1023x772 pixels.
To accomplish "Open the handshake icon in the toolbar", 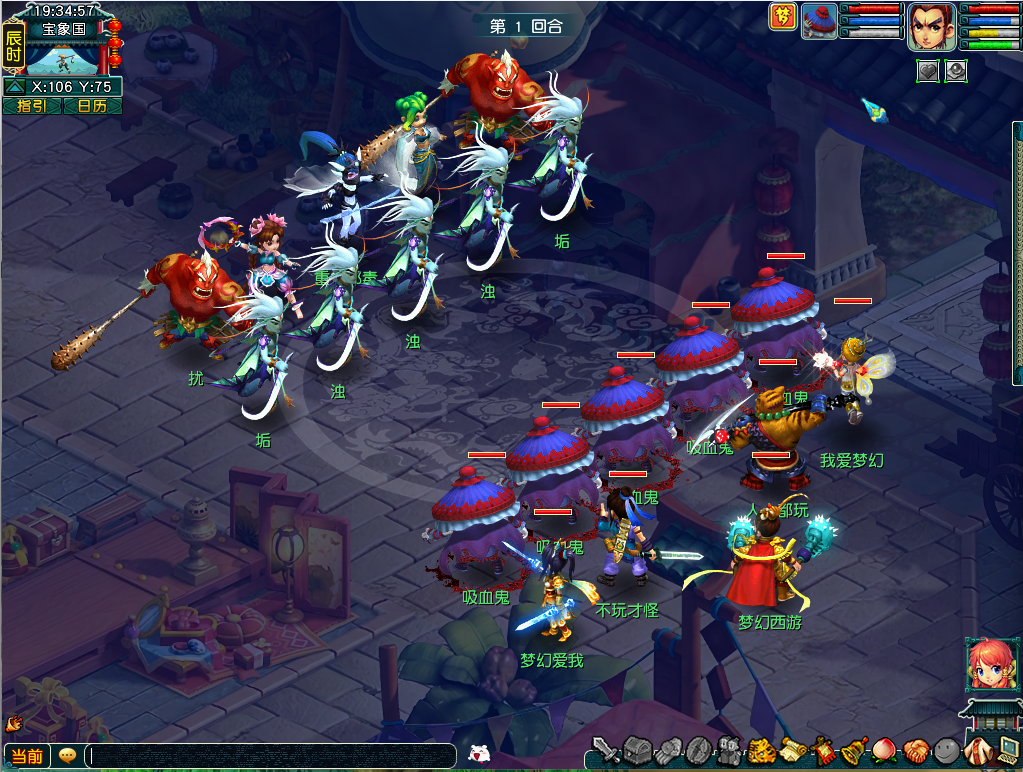I will pyautogui.click(x=915, y=750).
